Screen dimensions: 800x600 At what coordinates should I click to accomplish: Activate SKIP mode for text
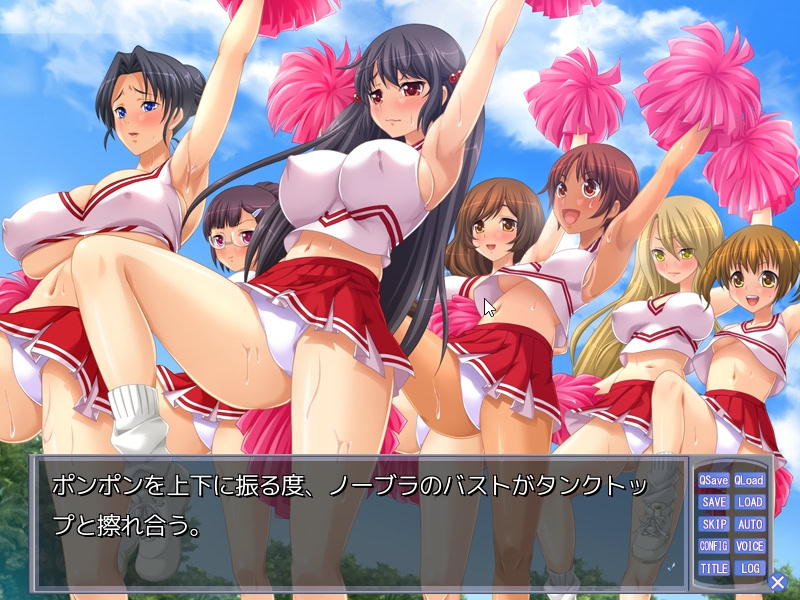point(714,525)
